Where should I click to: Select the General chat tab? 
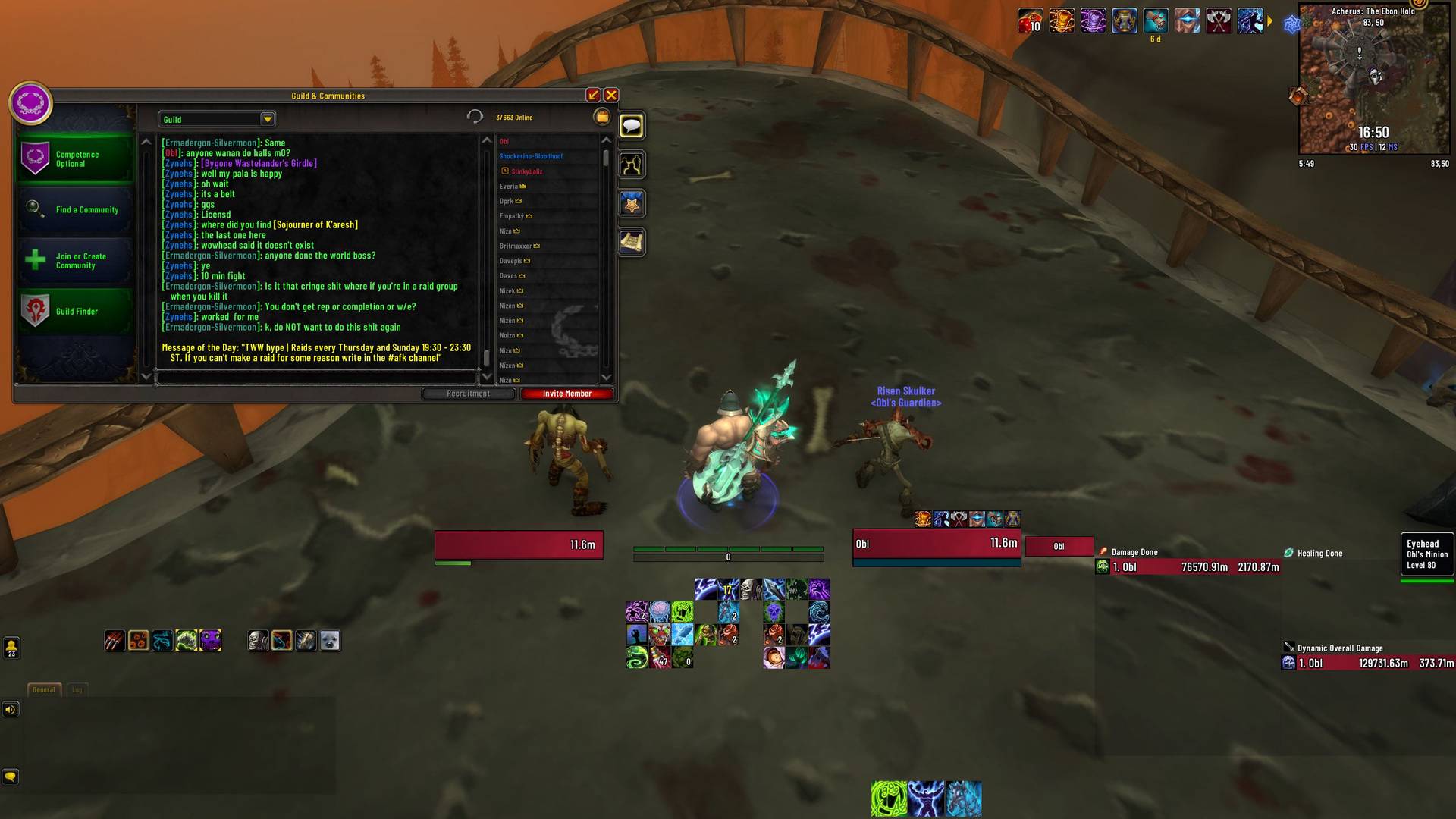[43, 689]
